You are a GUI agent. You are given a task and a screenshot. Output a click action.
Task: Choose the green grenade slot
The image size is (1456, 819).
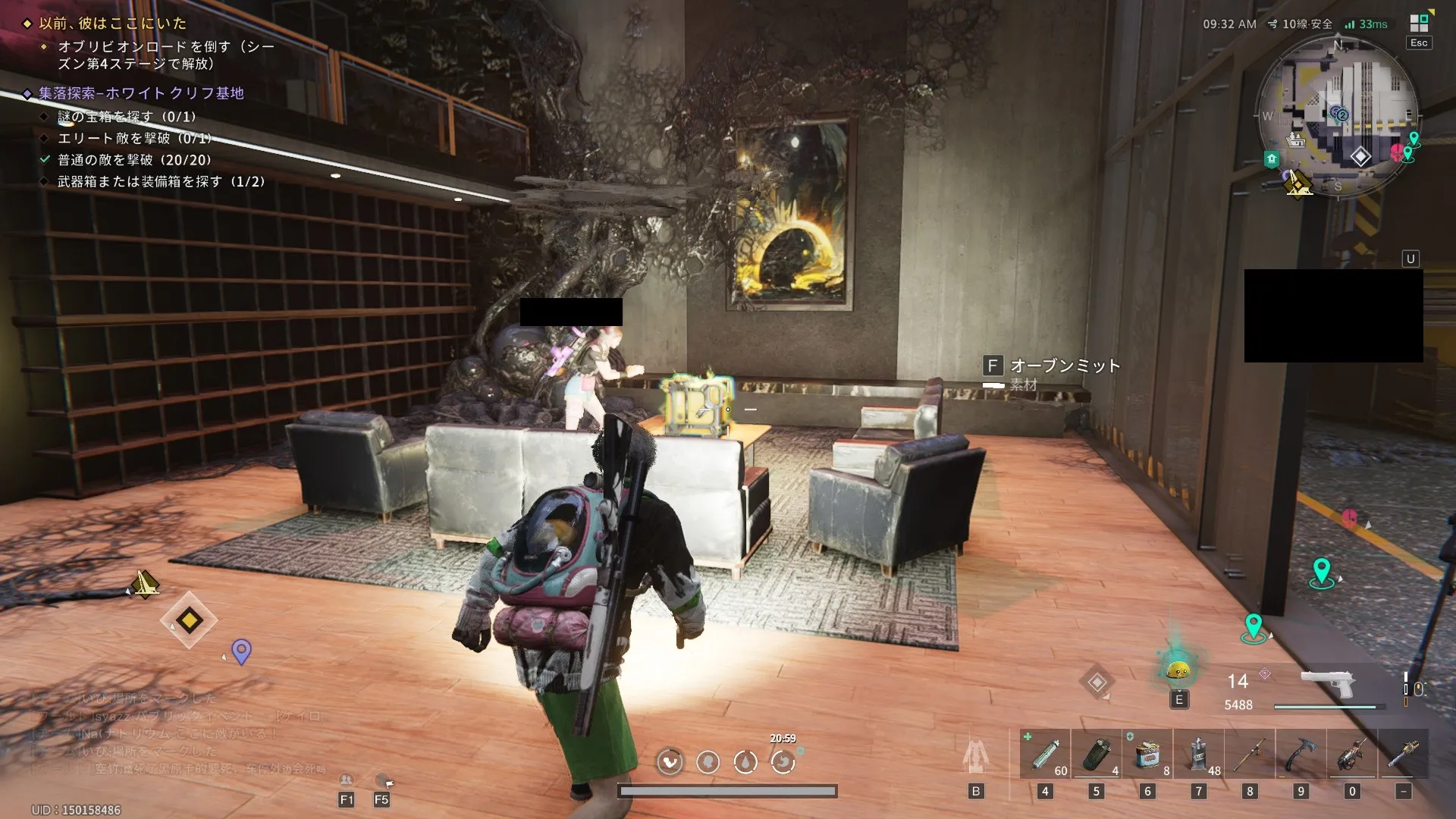click(x=1096, y=754)
